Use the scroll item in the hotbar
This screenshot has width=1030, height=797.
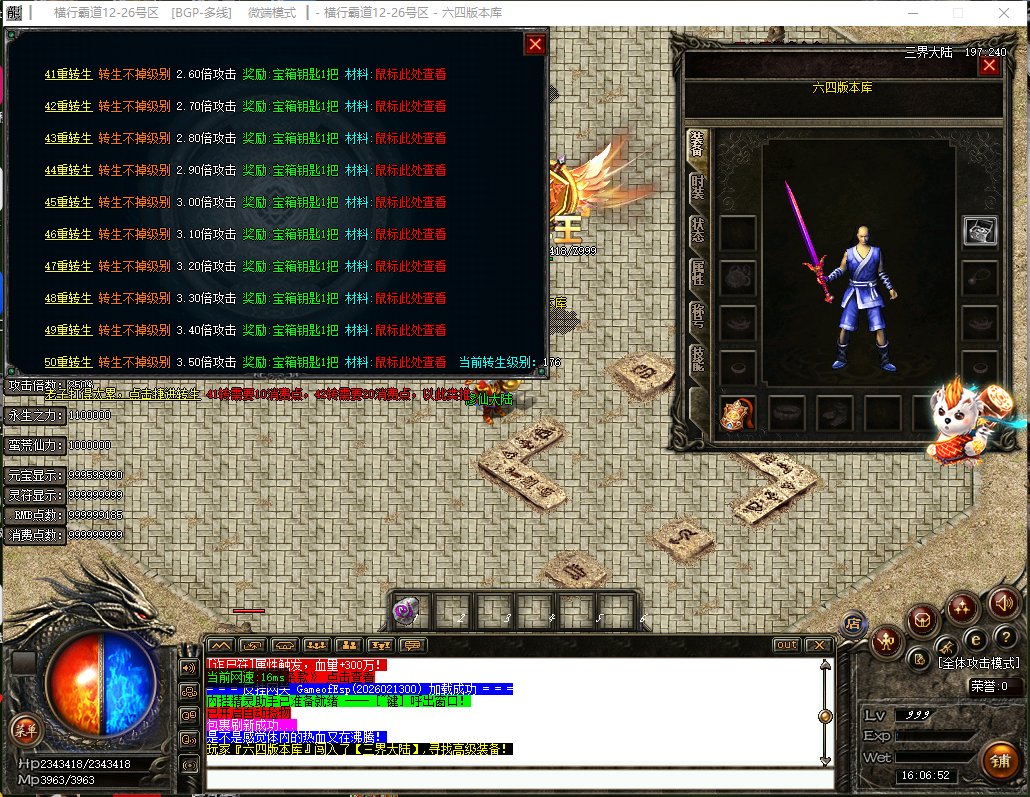[x=406, y=610]
